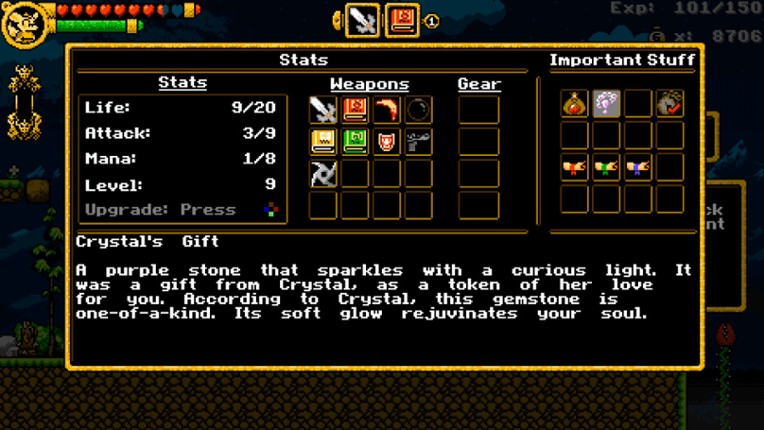Select Crystal's Gift purple stone
This screenshot has height=430, width=764.
coord(606,103)
